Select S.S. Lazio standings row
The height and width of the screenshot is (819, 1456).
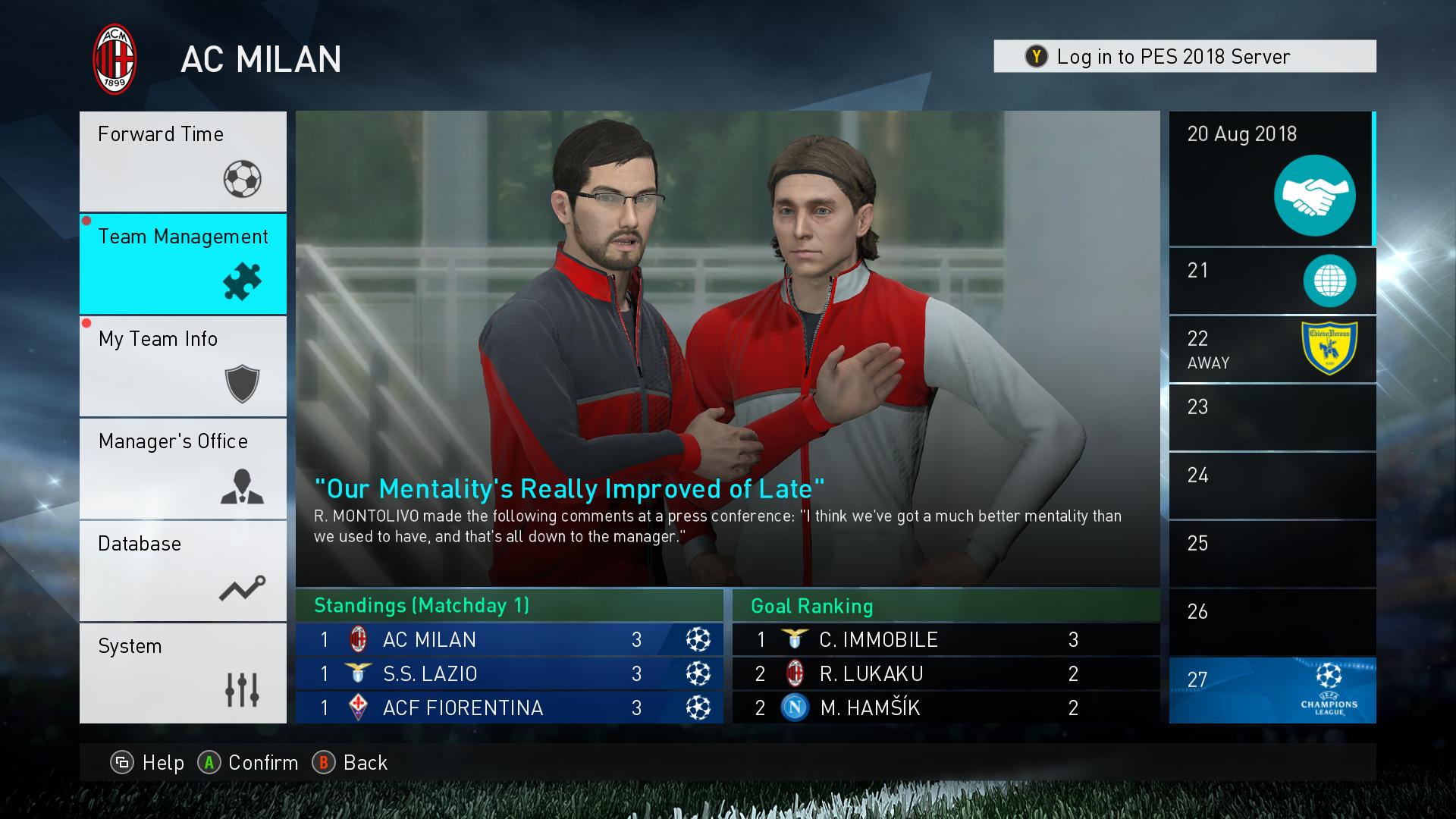509,674
